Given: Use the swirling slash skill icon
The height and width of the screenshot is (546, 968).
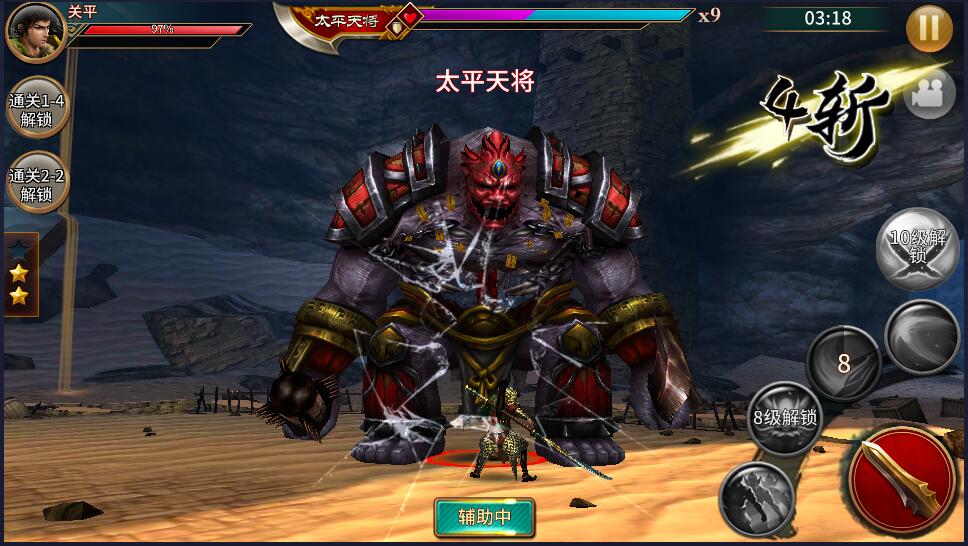Looking at the screenshot, I should click(x=921, y=338).
